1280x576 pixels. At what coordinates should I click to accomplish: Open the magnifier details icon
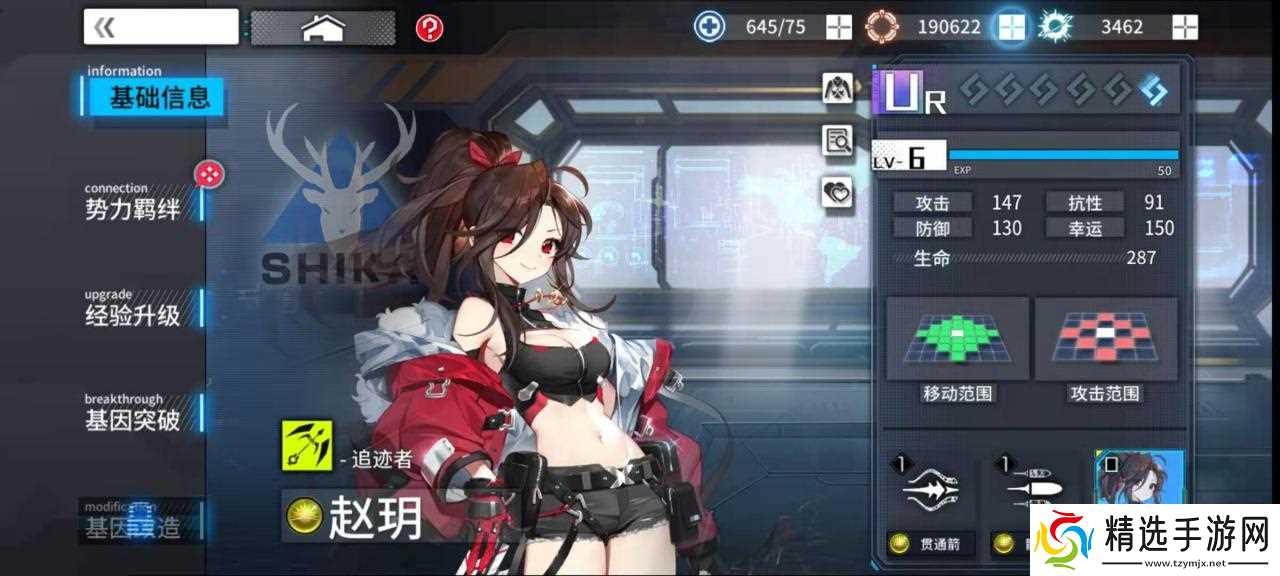838,141
